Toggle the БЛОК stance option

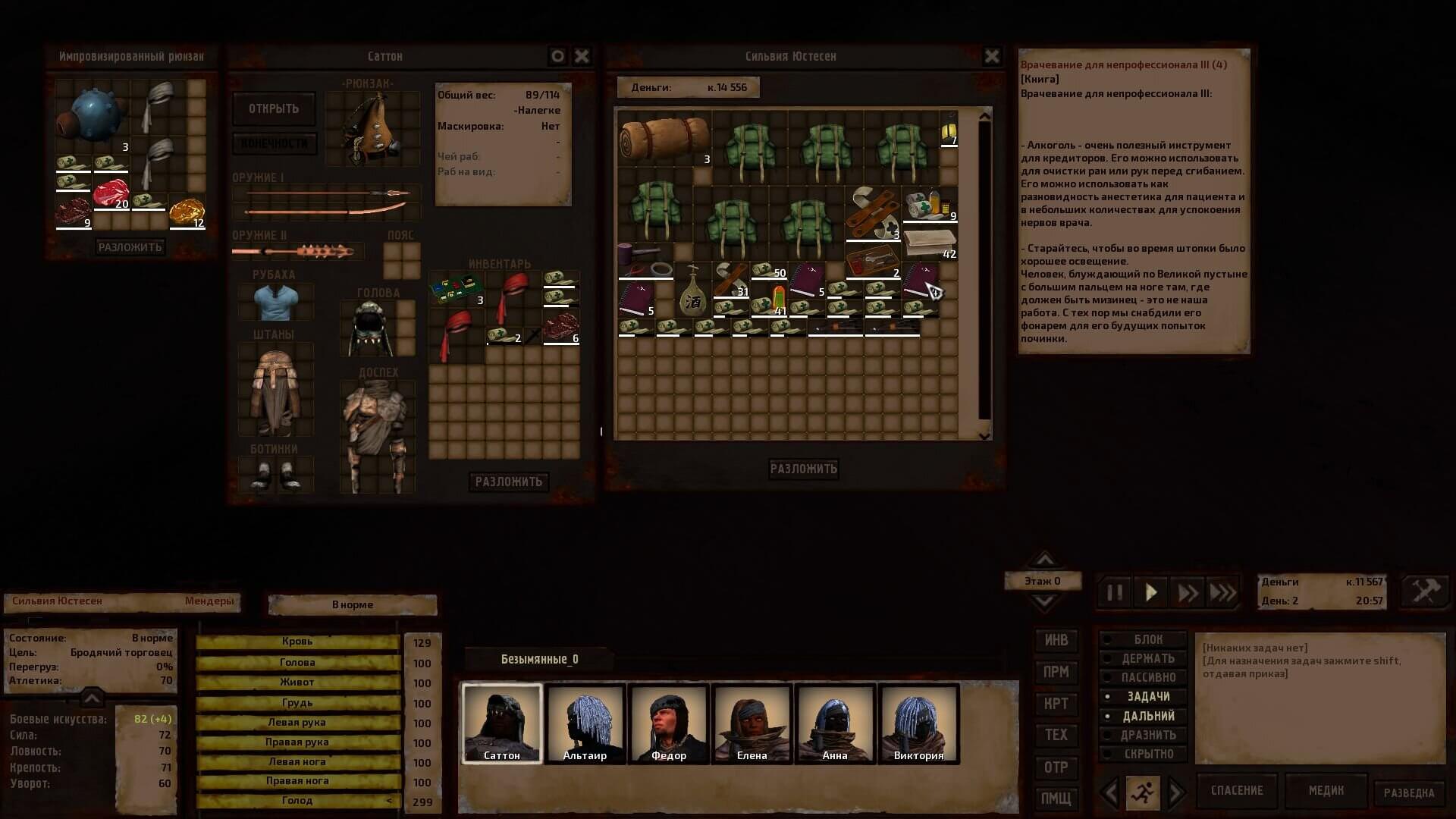click(x=1147, y=639)
